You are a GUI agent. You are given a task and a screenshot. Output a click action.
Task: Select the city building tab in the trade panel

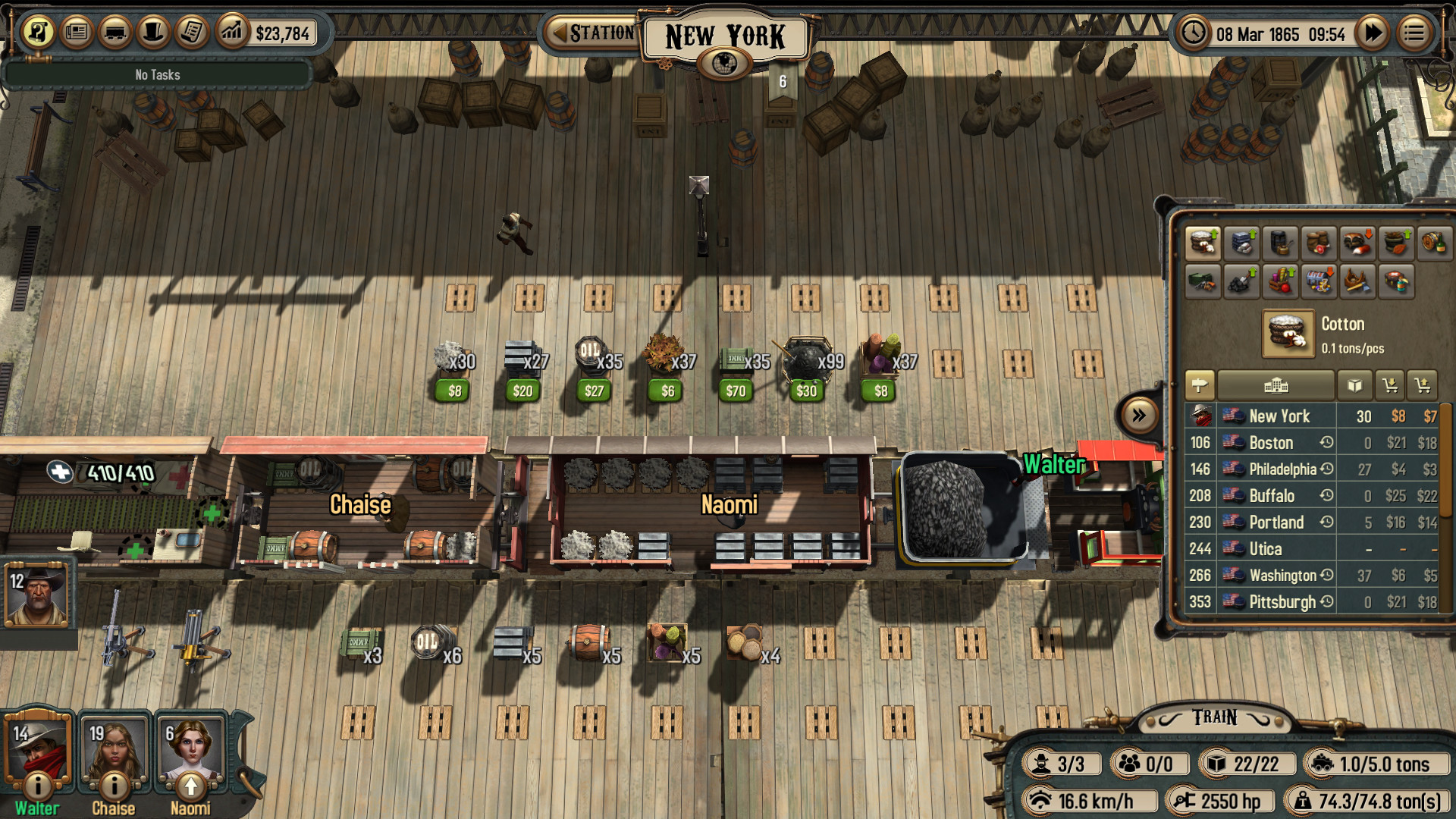pyautogui.click(x=1276, y=385)
